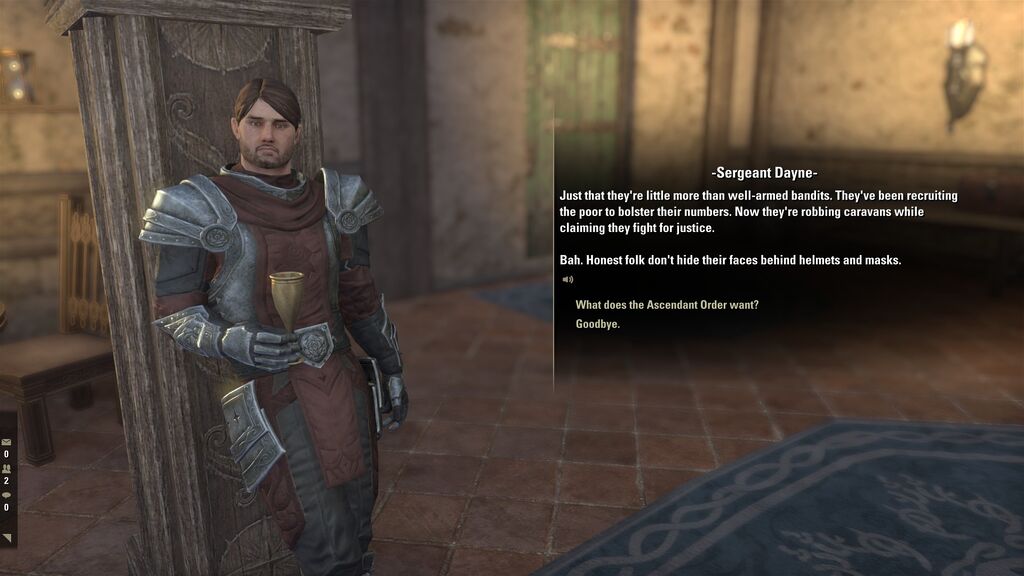Click the speaker icon under the dialogue text
Viewport: 1024px width, 576px height.
coord(568,279)
